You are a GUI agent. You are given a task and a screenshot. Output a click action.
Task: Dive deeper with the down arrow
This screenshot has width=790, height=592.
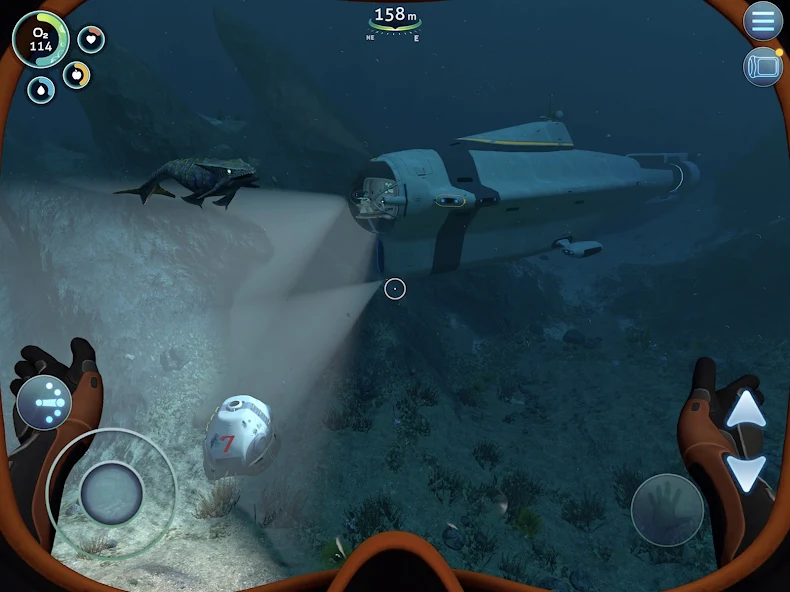[x=745, y=469]
